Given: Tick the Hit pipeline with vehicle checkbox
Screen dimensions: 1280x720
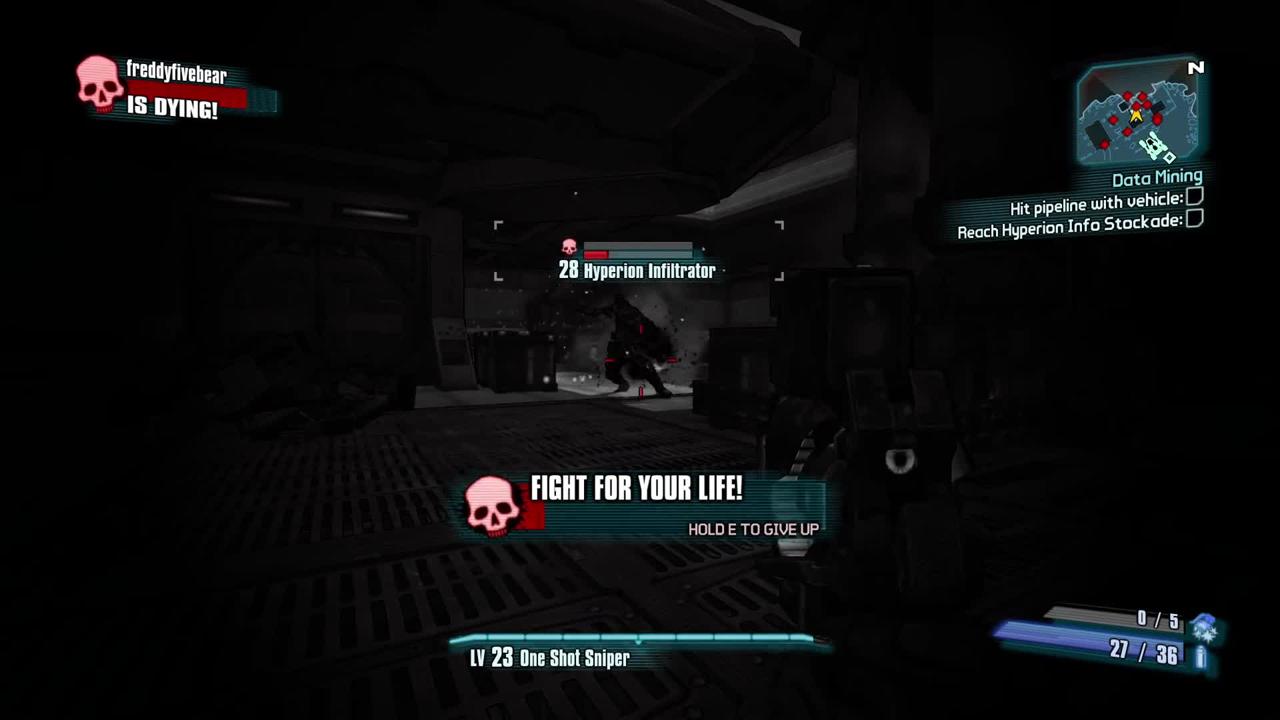Looking at the screenshot, I should [1194, 199].
